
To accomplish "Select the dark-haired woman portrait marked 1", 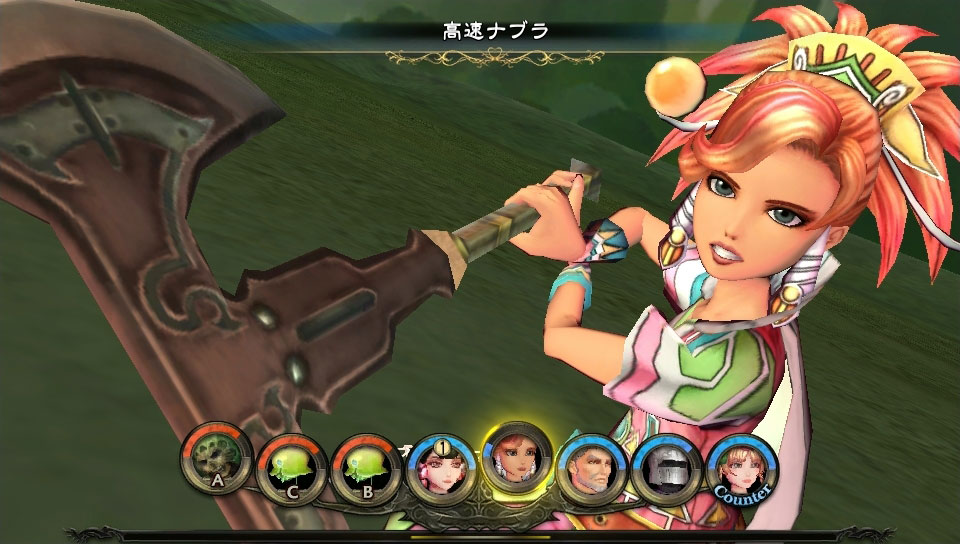I will (441, 470).
